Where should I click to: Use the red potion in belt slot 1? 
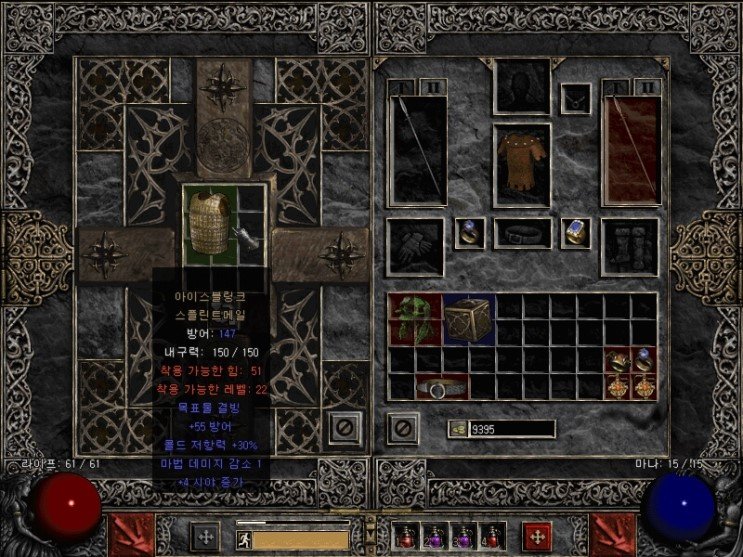click(x=405, y=535)
